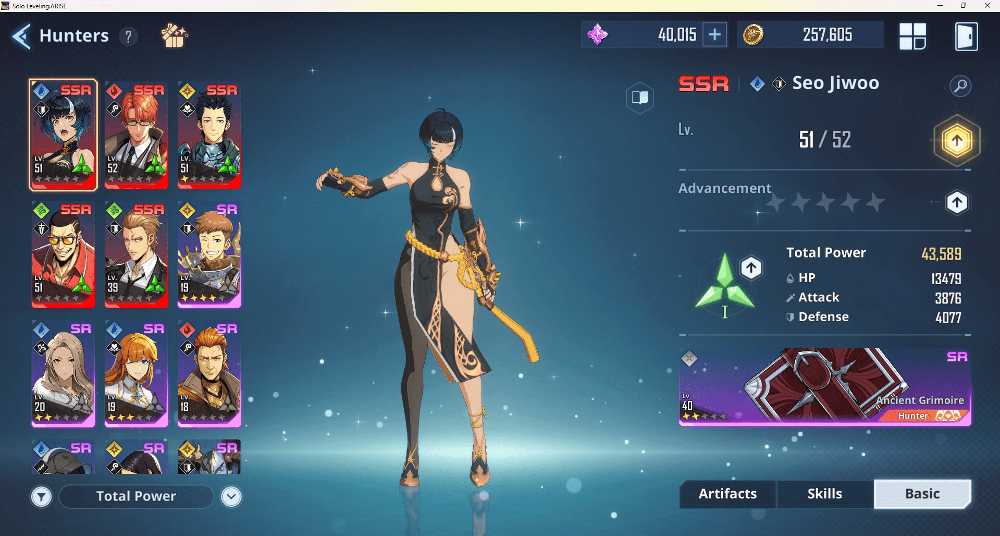Viewport: 1000px width, 536px height.
Task: Choose the level 39 SSR hunter card
Action: [x=136, y=254]
